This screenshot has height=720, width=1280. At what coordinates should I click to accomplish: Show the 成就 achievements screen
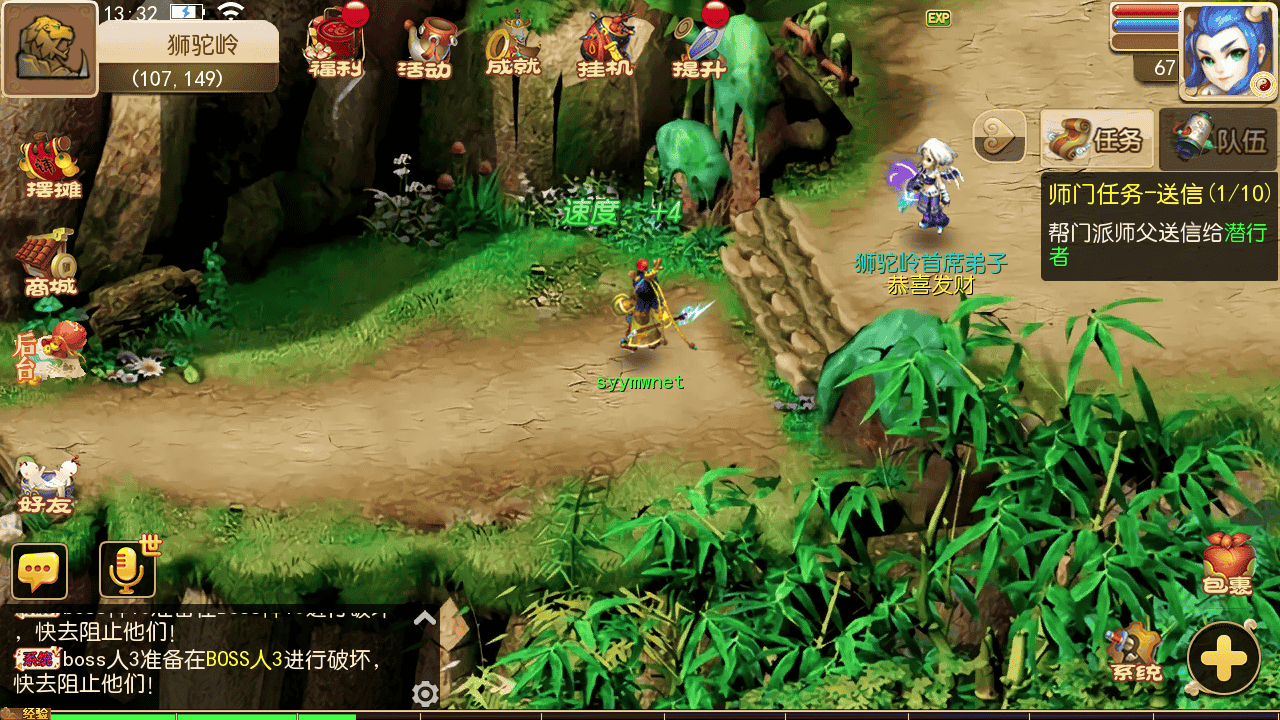pyautogui.click(x=513, y=46)
